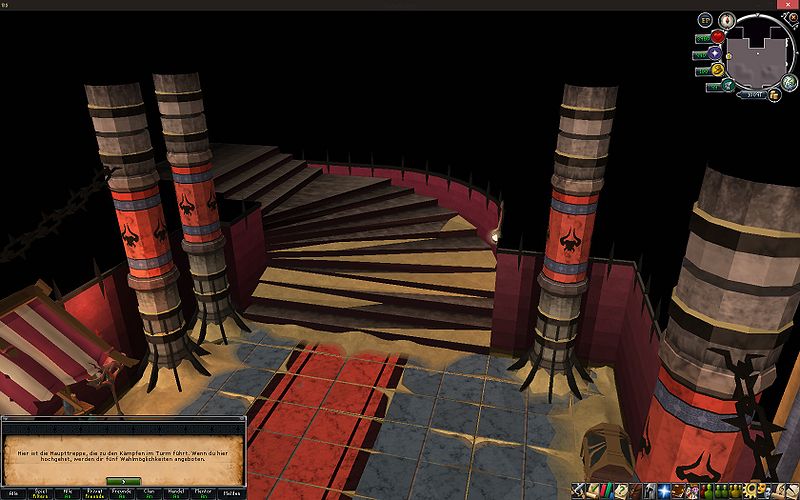Toggle run with the yellow boot orb
800x500 pixels.
pos(716,69)
